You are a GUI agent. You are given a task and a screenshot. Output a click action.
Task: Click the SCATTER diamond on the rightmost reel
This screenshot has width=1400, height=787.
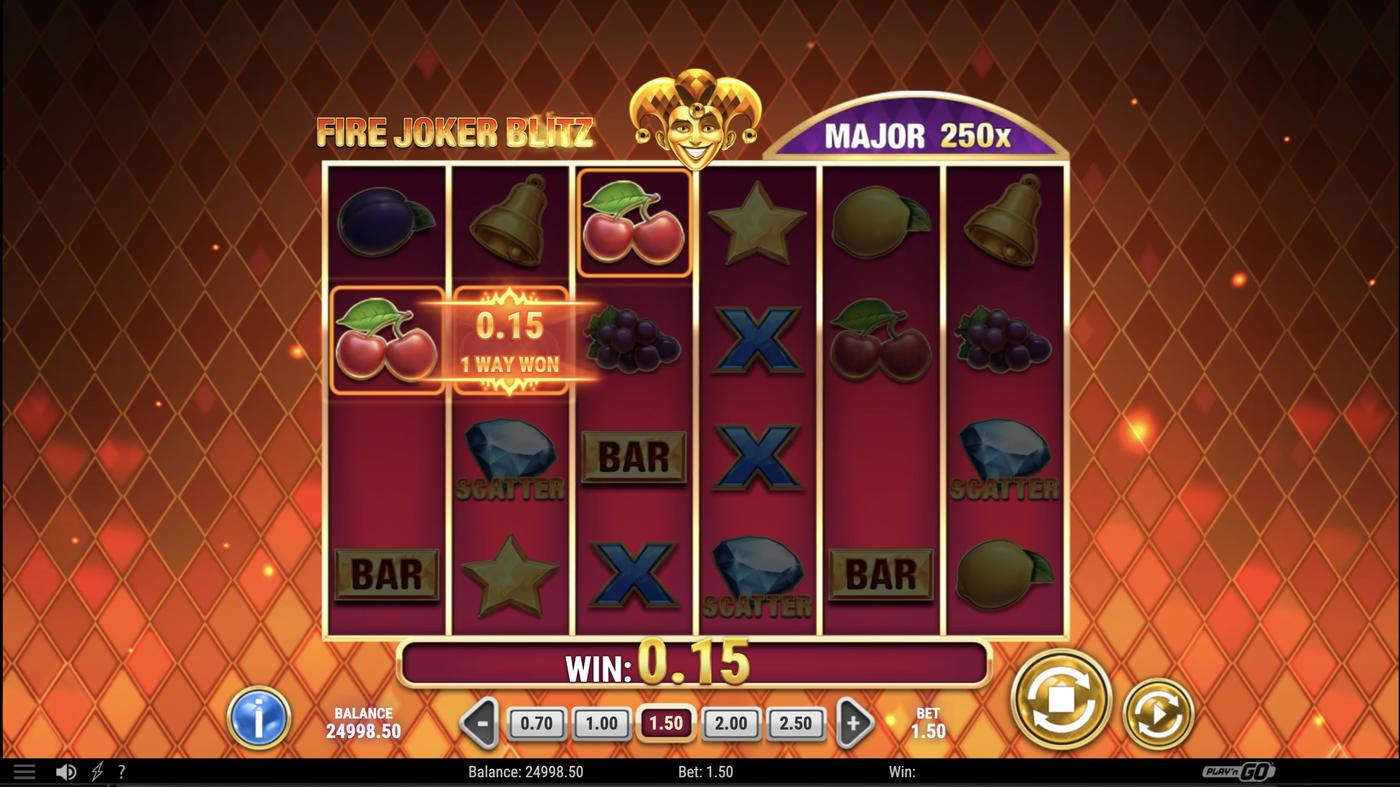click(x=1005, y=460)
